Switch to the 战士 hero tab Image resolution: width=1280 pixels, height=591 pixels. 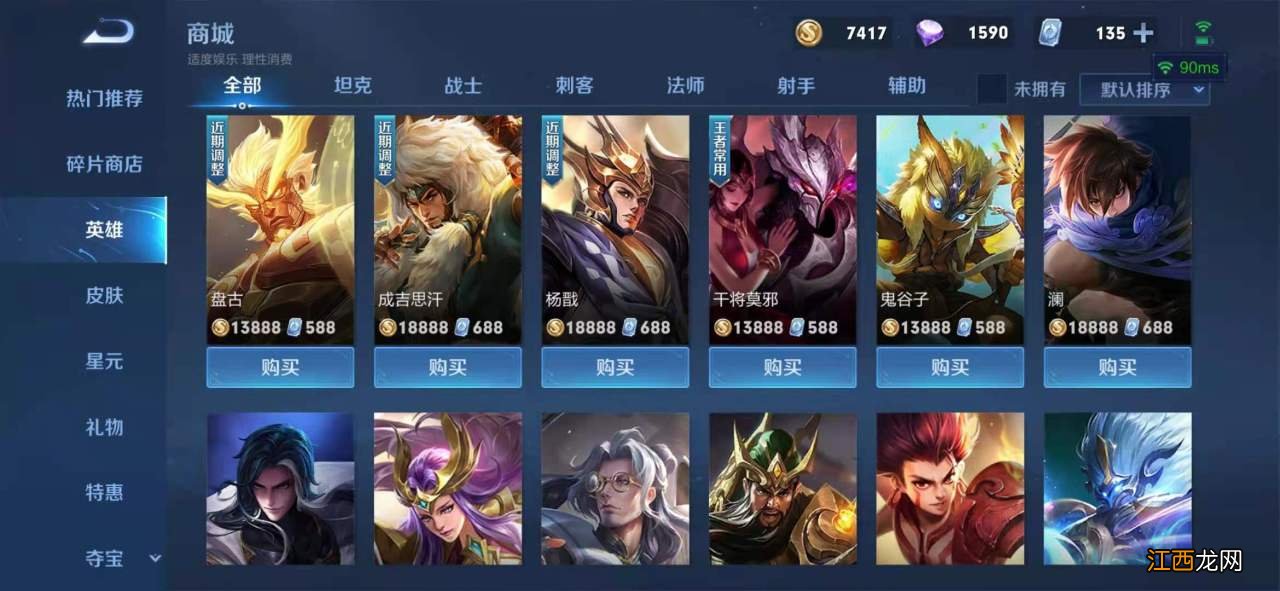point(463,86)
